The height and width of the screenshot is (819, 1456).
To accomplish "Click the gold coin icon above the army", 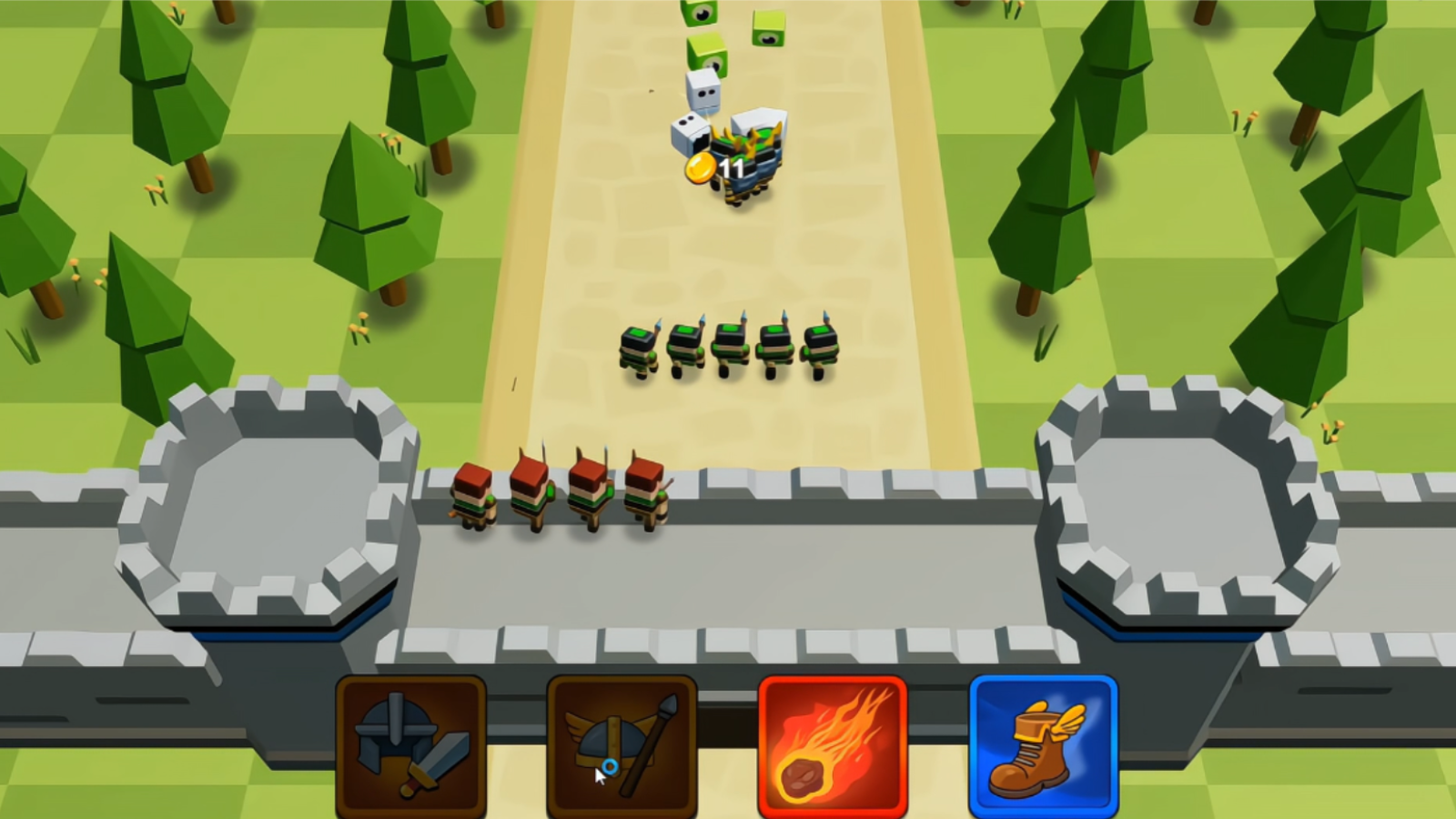I will [x=699, y=169].
